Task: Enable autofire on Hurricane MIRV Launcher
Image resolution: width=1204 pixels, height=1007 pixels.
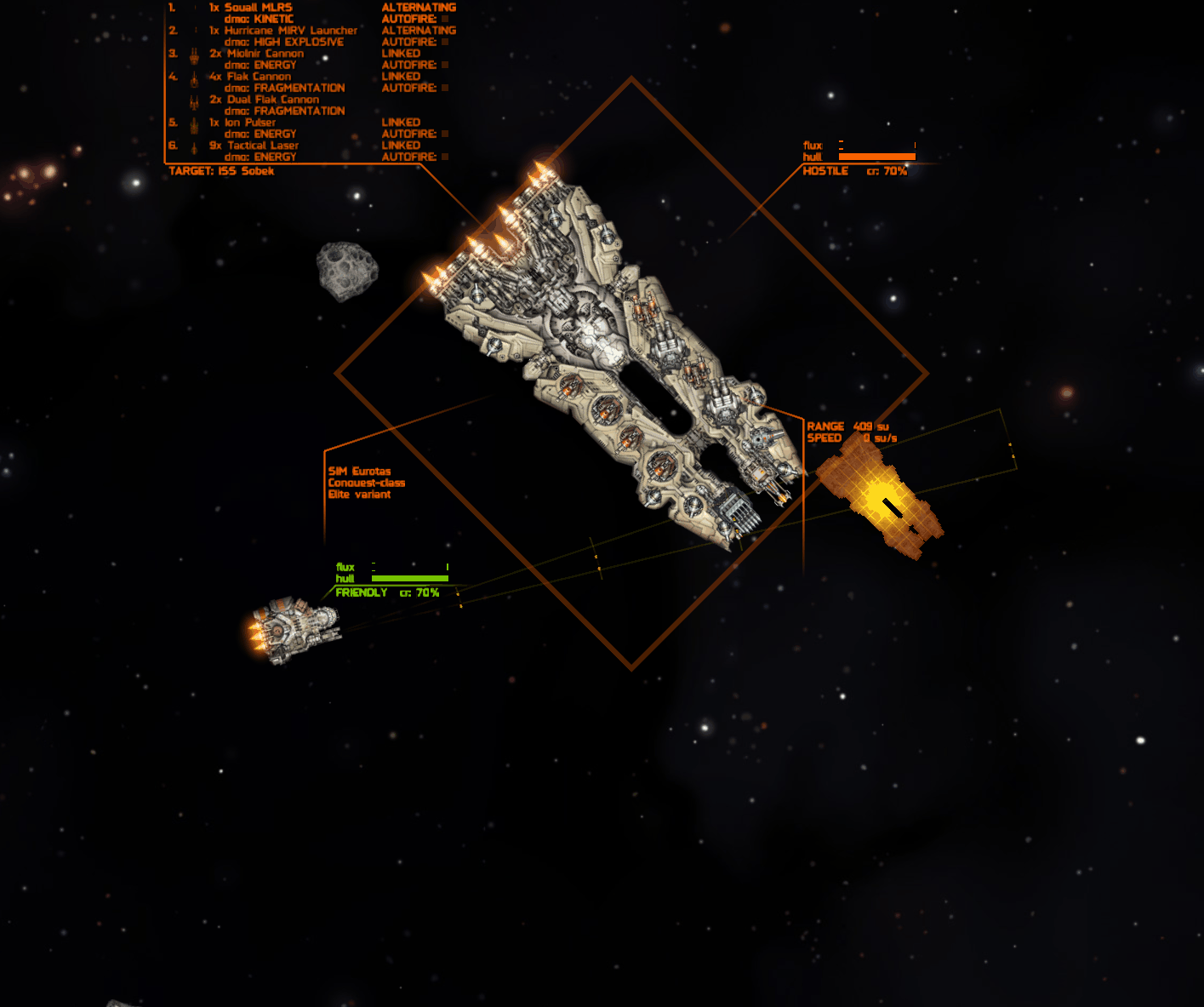Action: [x=445, y=41]
